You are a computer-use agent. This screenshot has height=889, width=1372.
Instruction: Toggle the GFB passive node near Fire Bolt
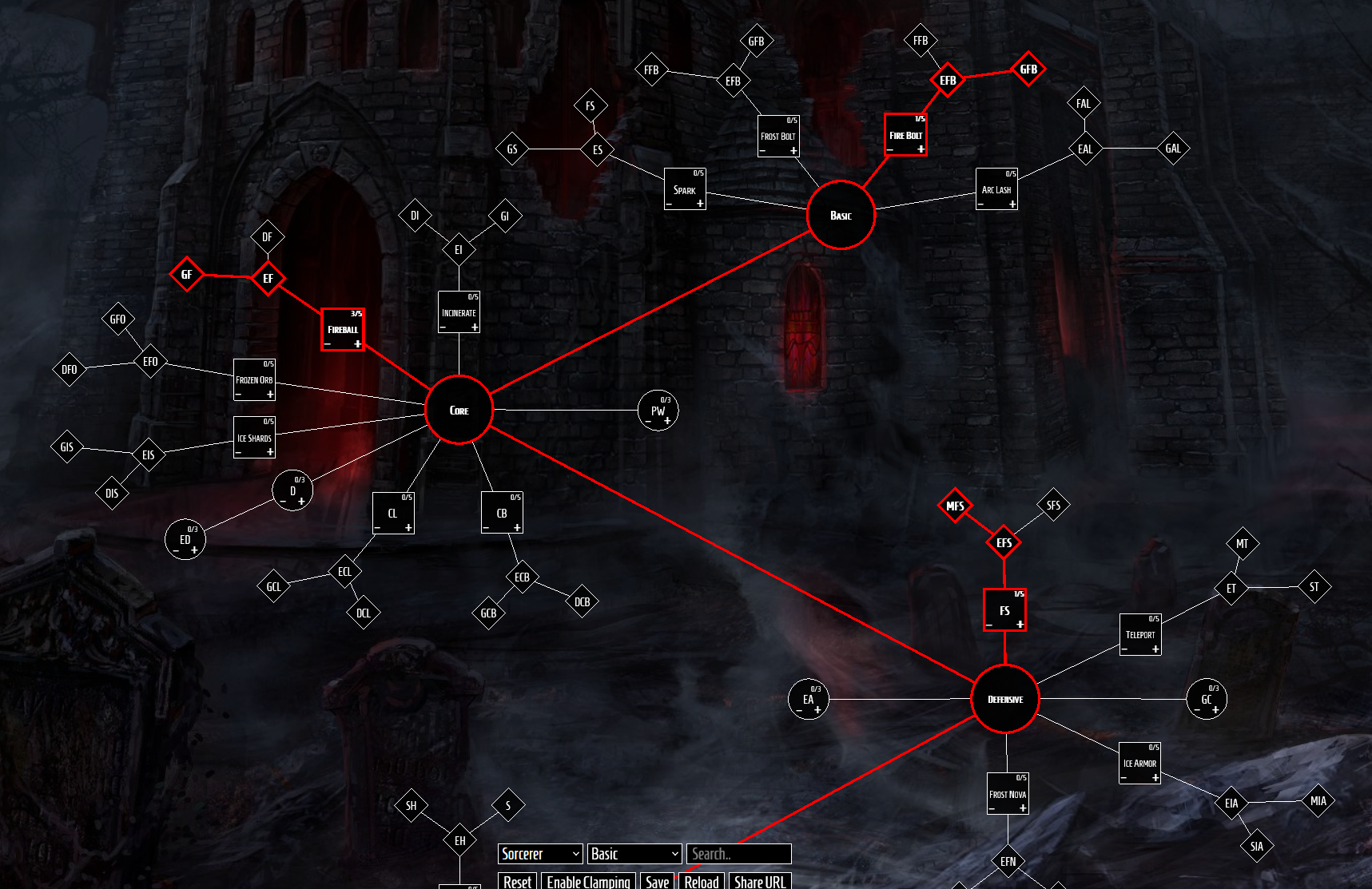point(1029,69)
